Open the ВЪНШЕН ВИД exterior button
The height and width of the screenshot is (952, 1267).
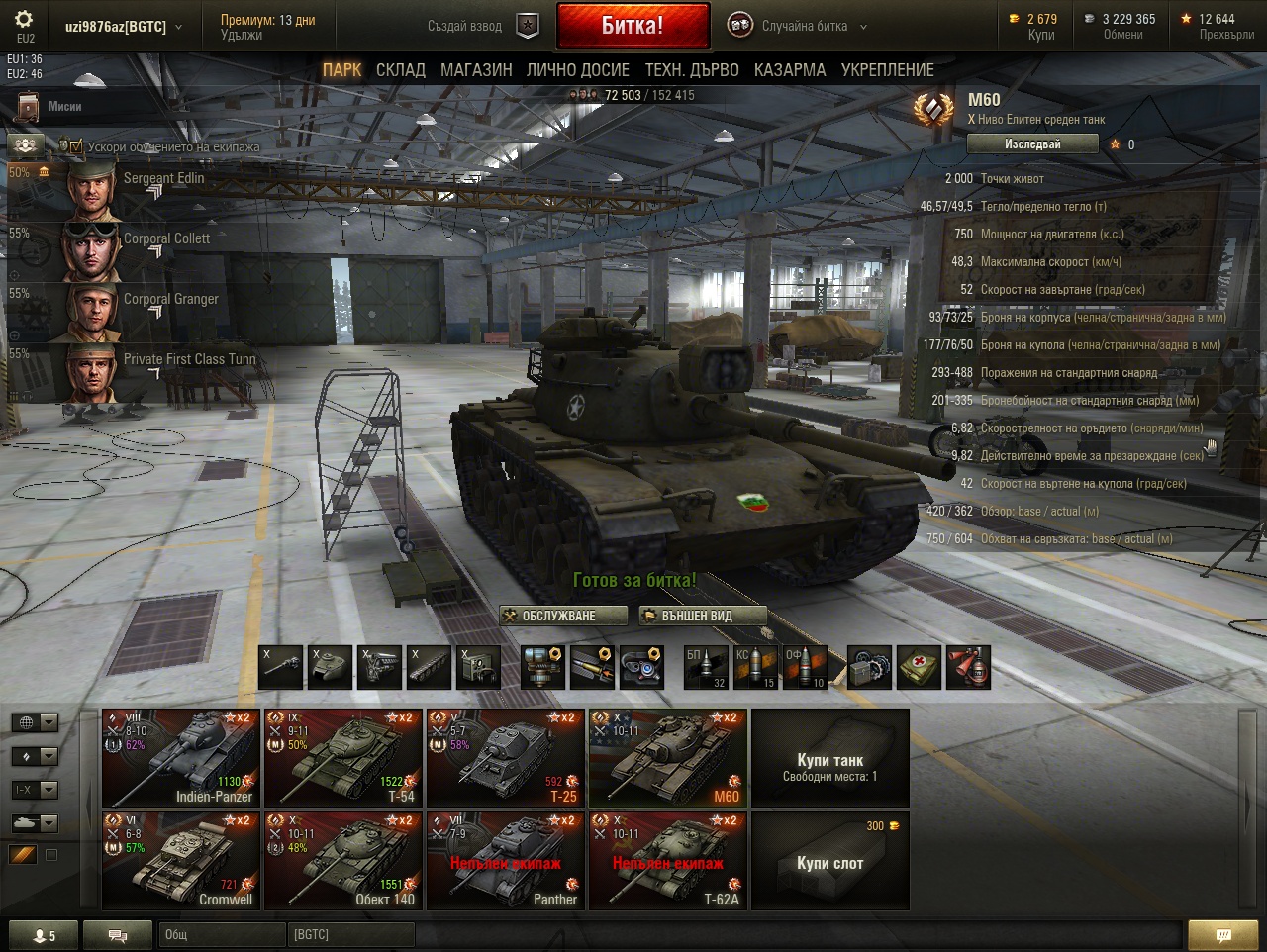click(702, 616)
